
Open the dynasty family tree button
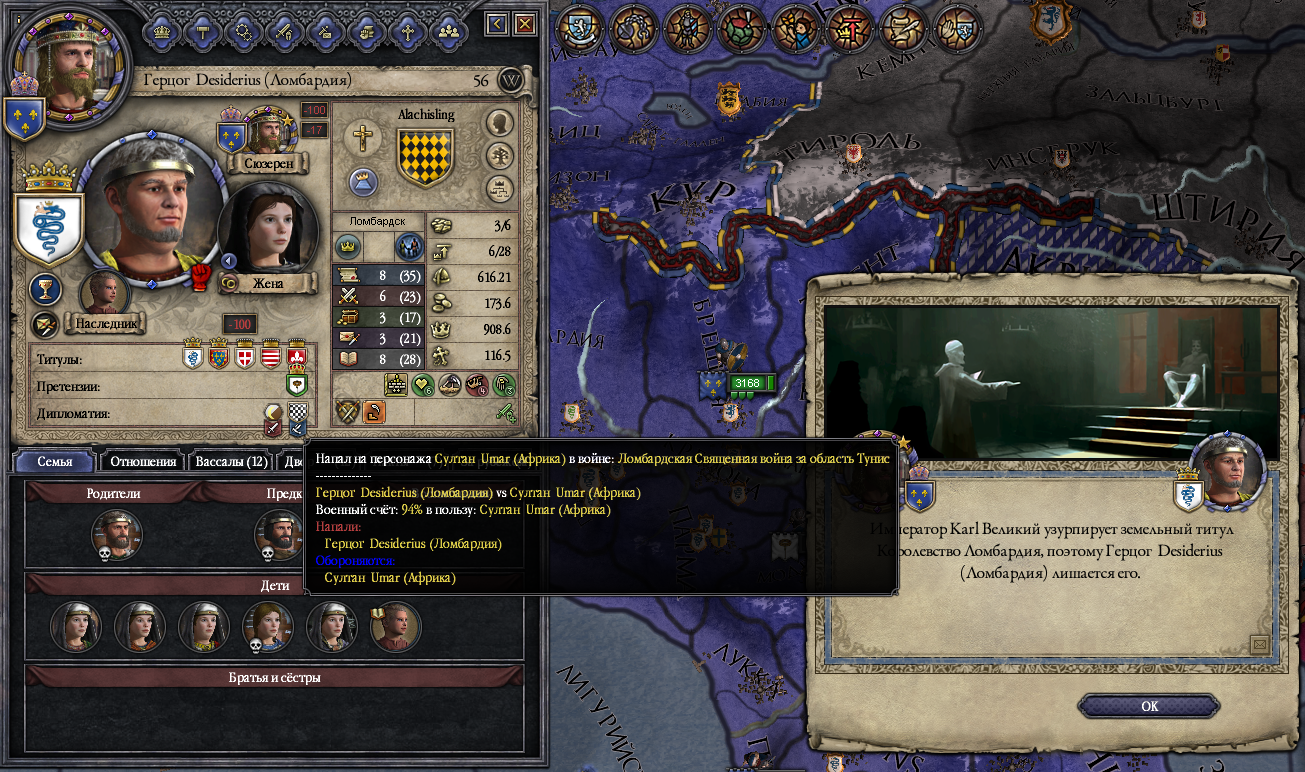click(499, 155)
